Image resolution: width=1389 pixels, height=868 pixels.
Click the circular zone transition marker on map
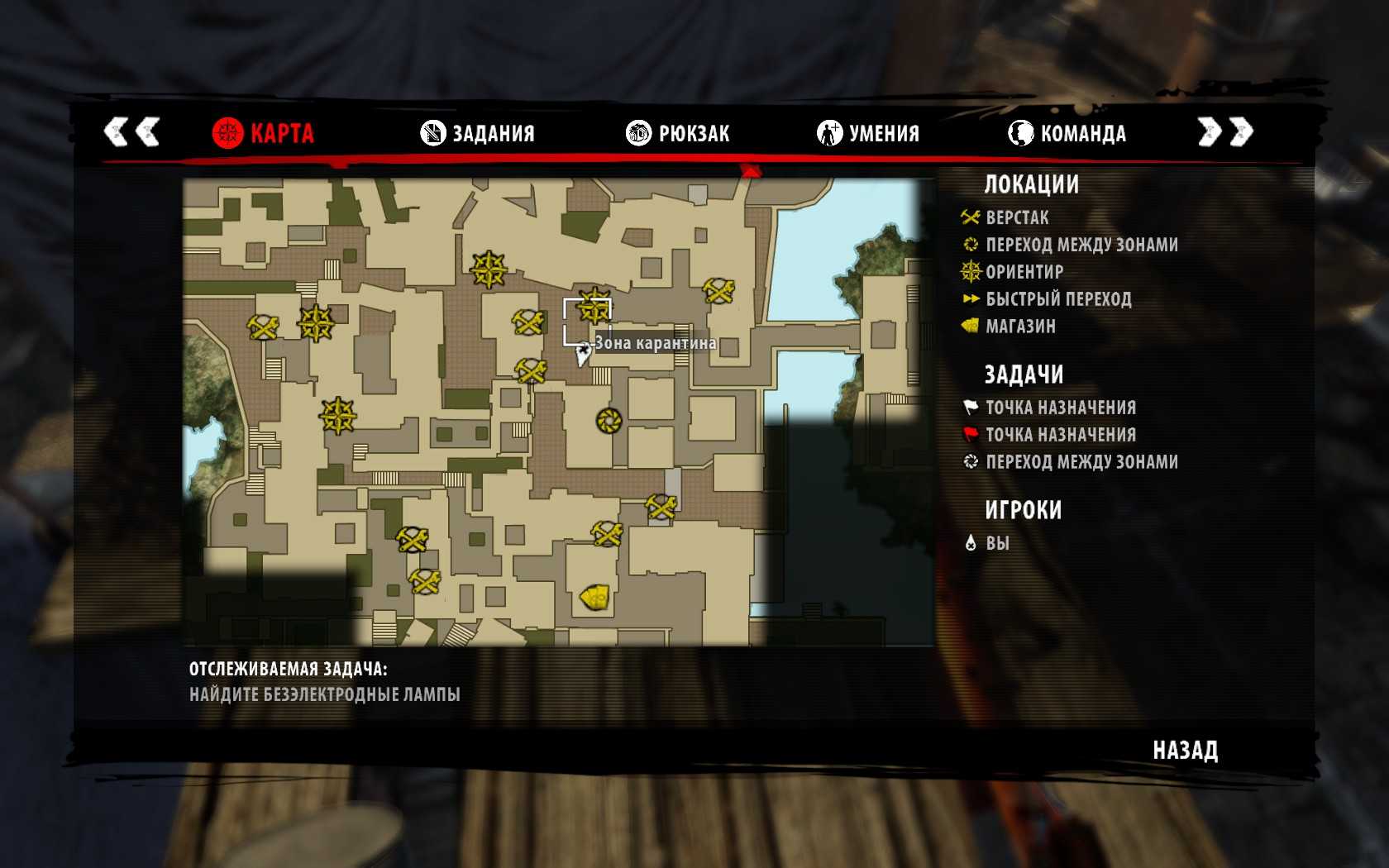tap(609, 421)
